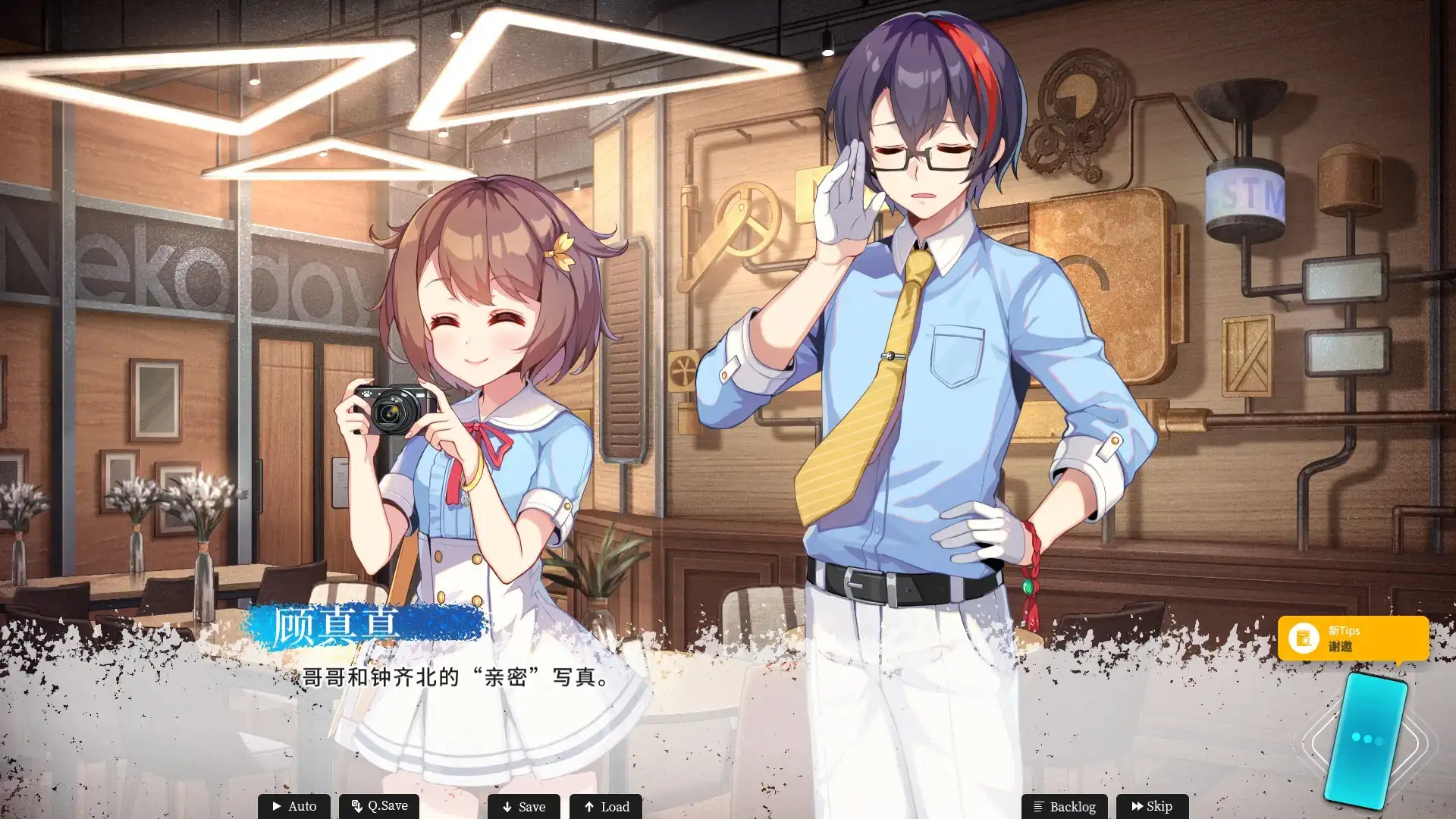Switch to the Save screen
The width and height of the screenshot is (1456, 819).
tap(525, 807)
